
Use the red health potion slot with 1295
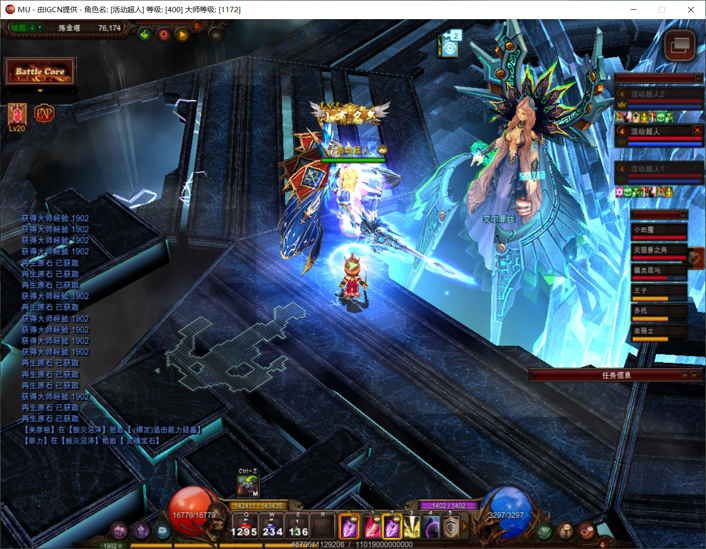pos(244,525)
